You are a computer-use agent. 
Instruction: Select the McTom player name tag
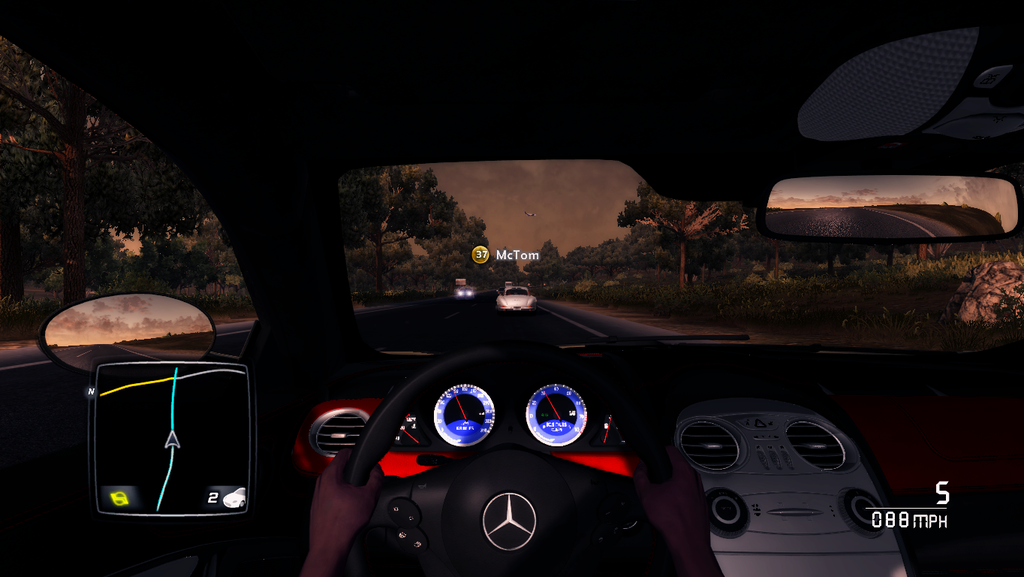click(x=506, y=255)
